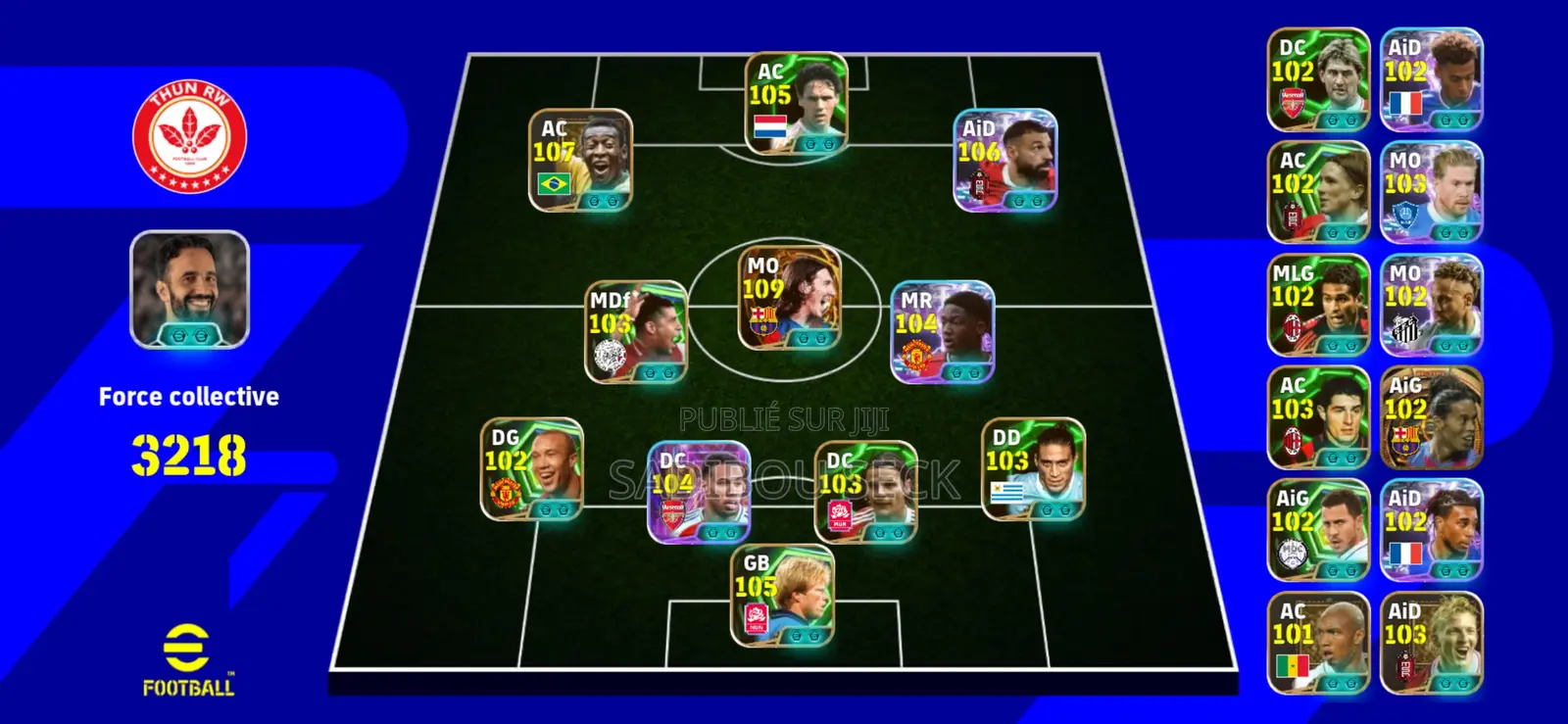Select the DC 102 substitute card
The height and width of the screenshot is (724, 1568).
1318,80
